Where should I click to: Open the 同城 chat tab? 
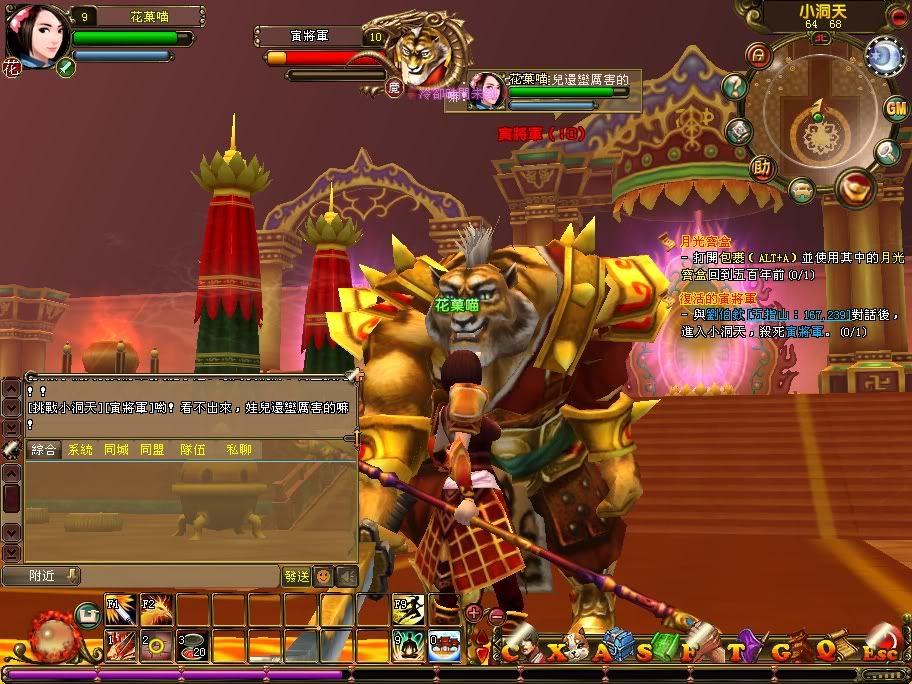click(116, 450)
